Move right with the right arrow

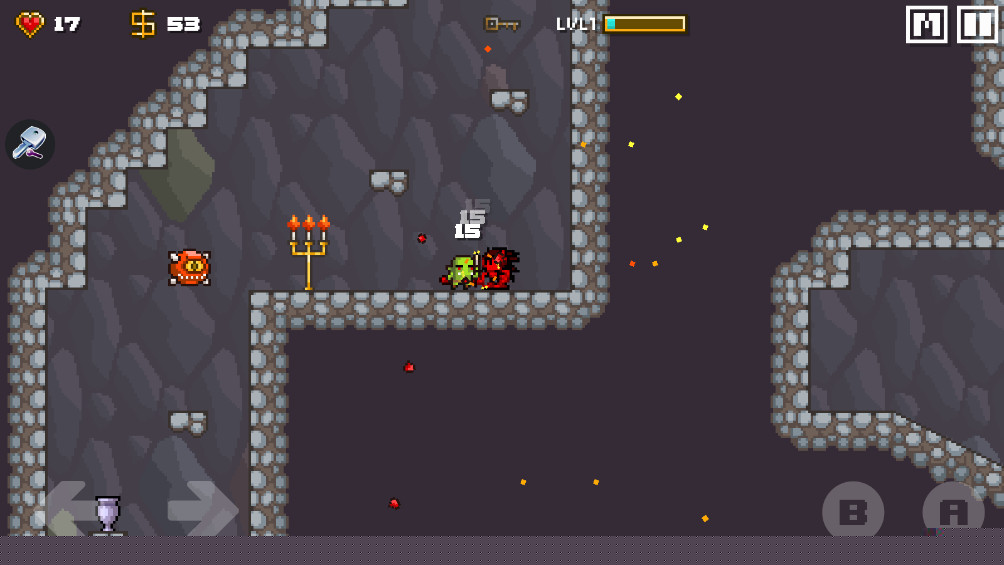[201, 508]
